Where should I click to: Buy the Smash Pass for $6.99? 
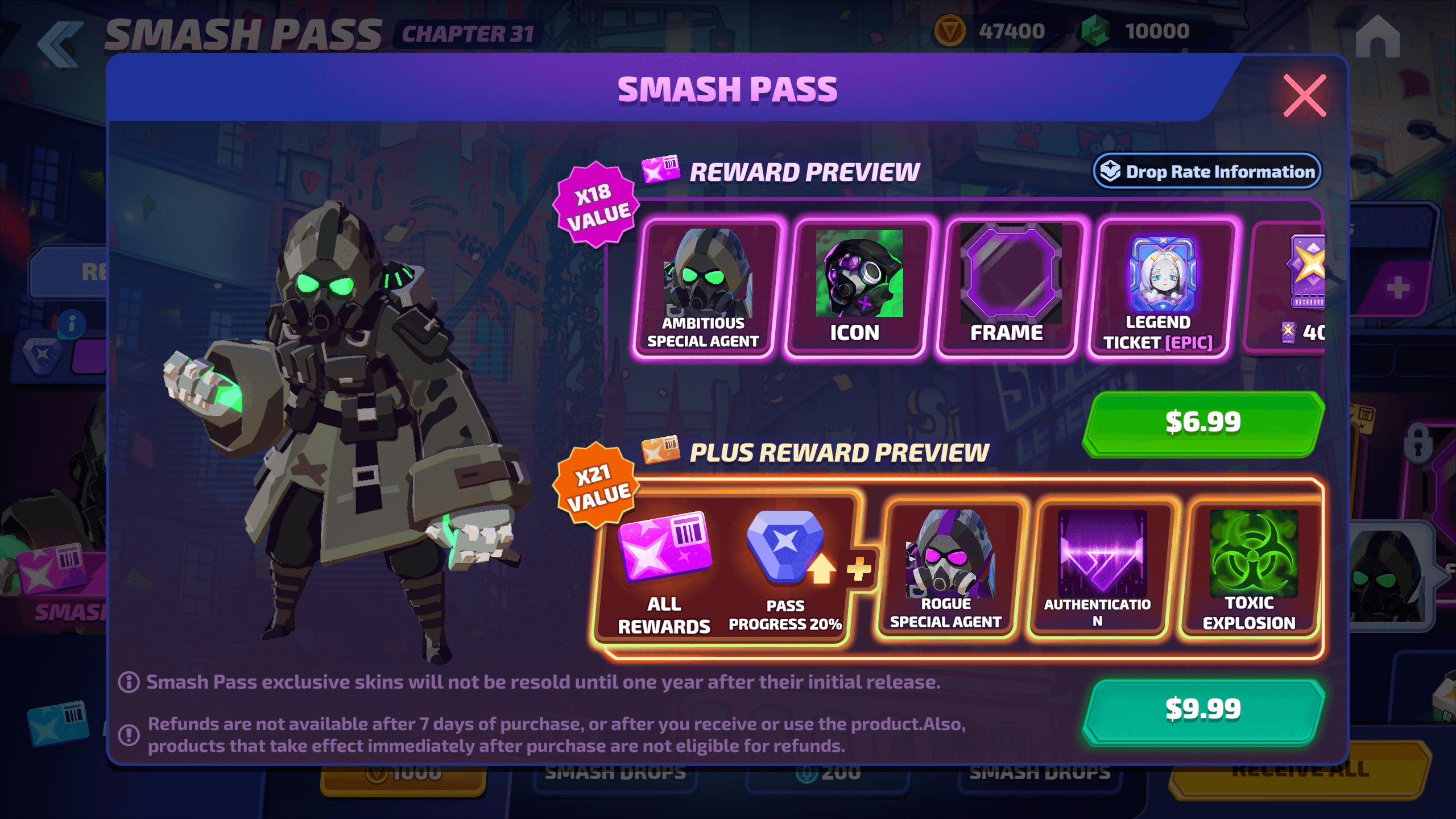[1203, 423]
